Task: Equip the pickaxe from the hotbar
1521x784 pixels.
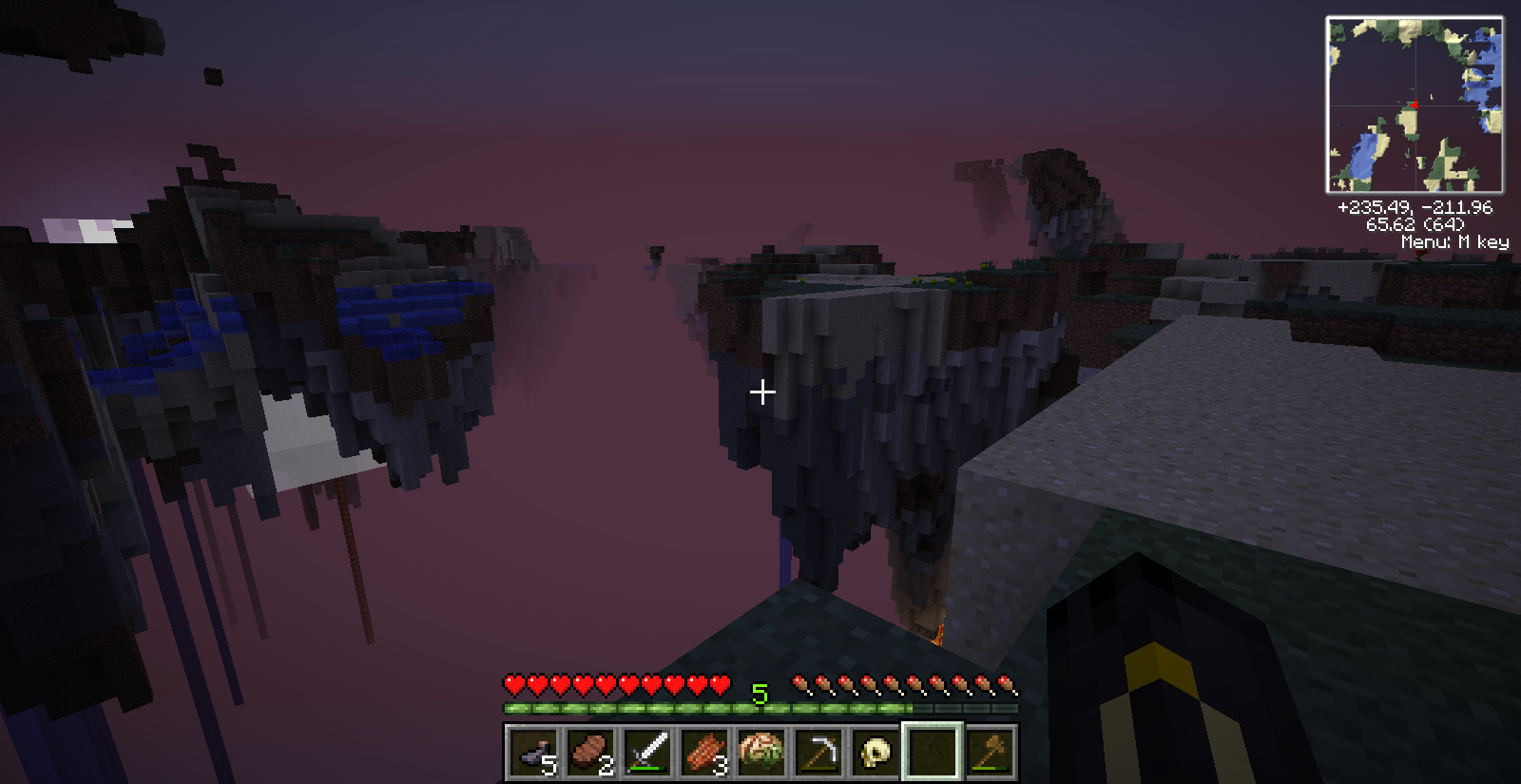Action: tap(818, 753)
